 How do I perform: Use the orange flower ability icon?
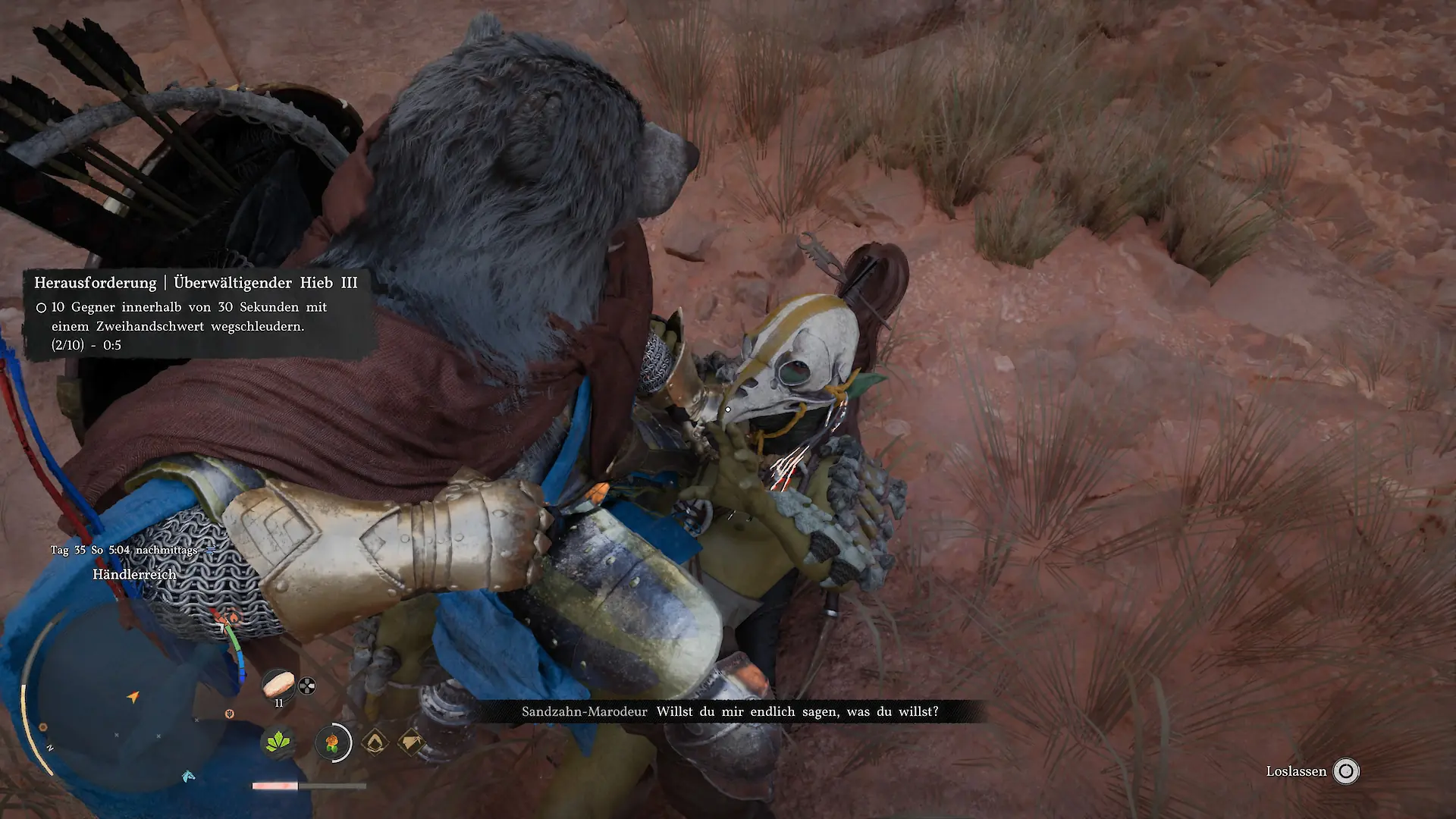coord(333,742)
